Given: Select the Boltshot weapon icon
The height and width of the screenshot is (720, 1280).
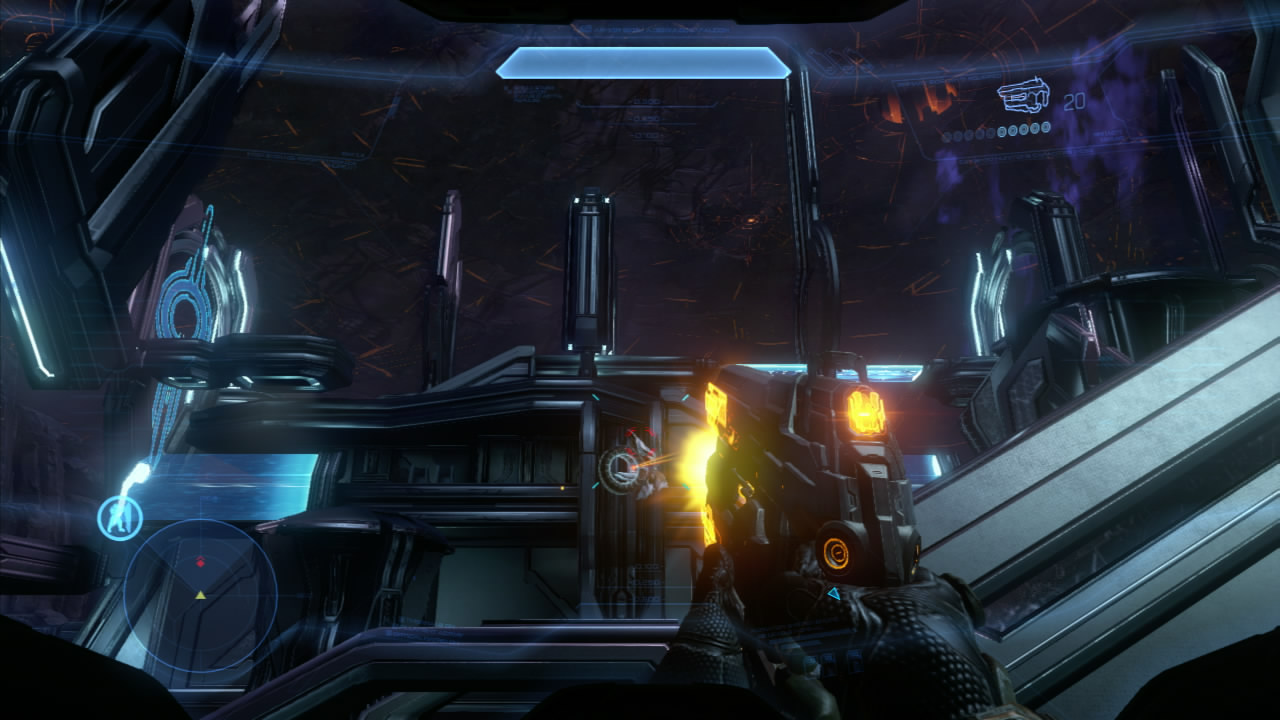Looking at the screenshot, I should pyautogui.click(x=1026, y=98).
